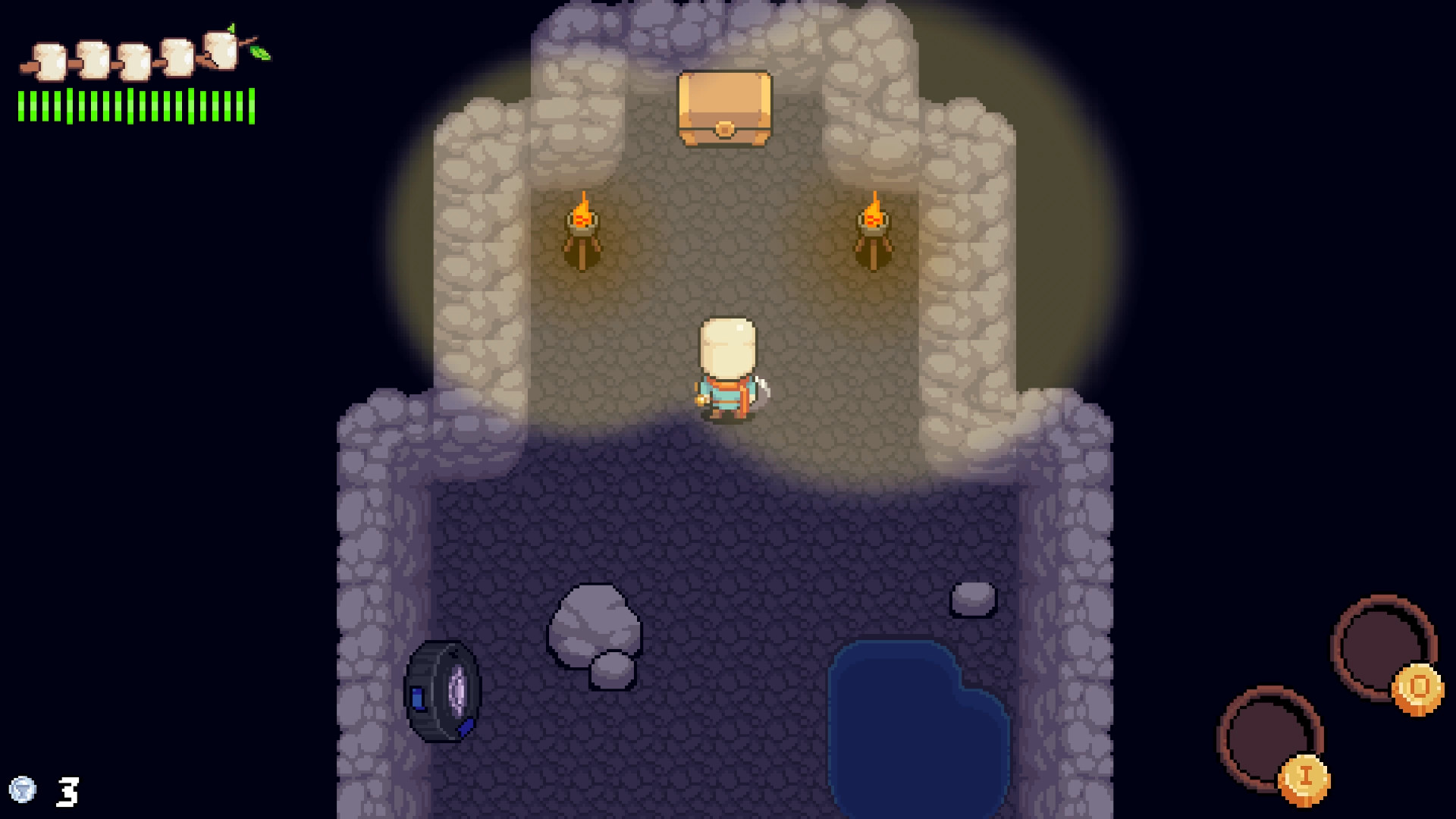Click the green stamina bar

tap(135, 106)
